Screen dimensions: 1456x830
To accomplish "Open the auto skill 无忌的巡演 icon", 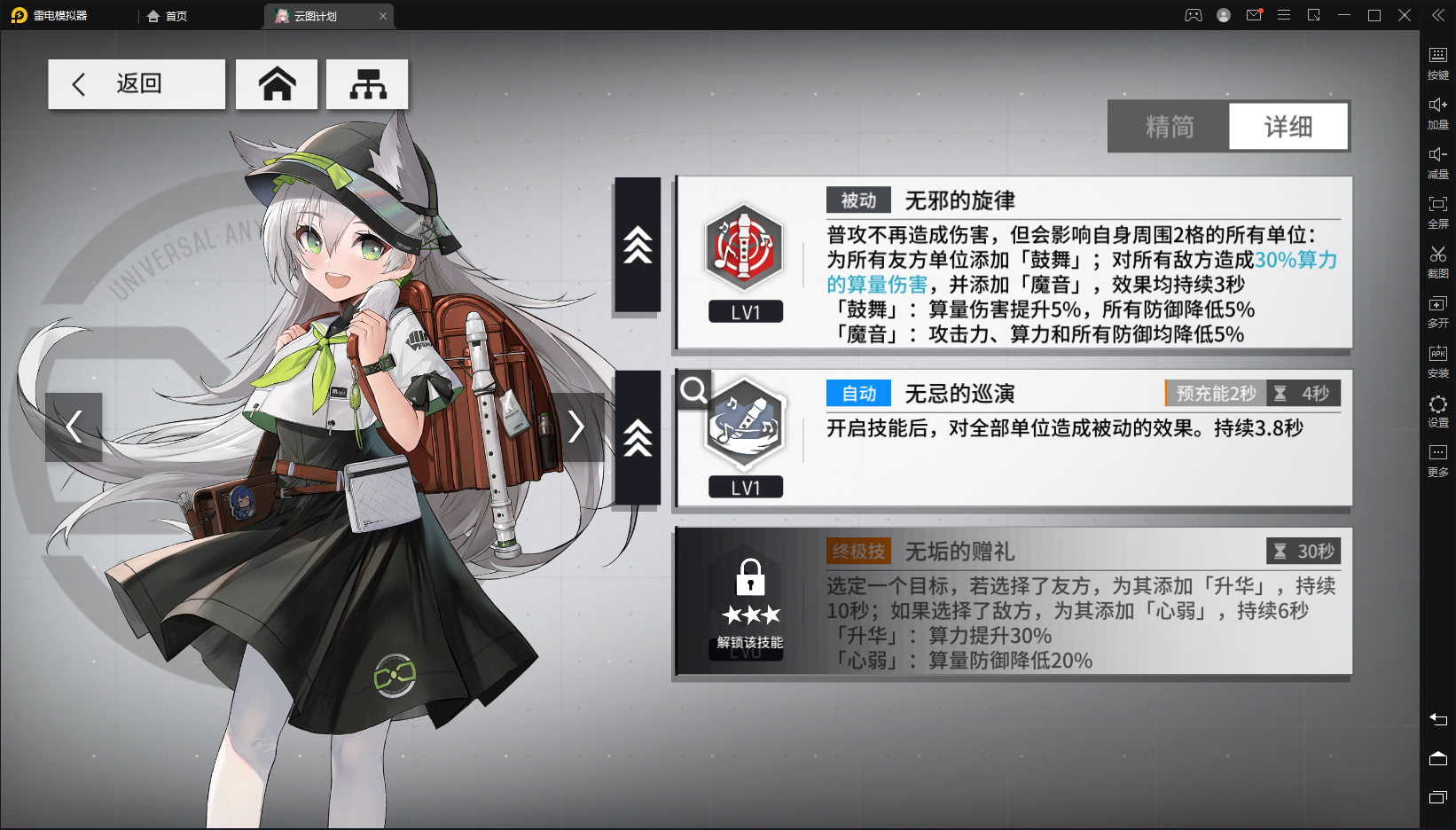I will (746, 434).
